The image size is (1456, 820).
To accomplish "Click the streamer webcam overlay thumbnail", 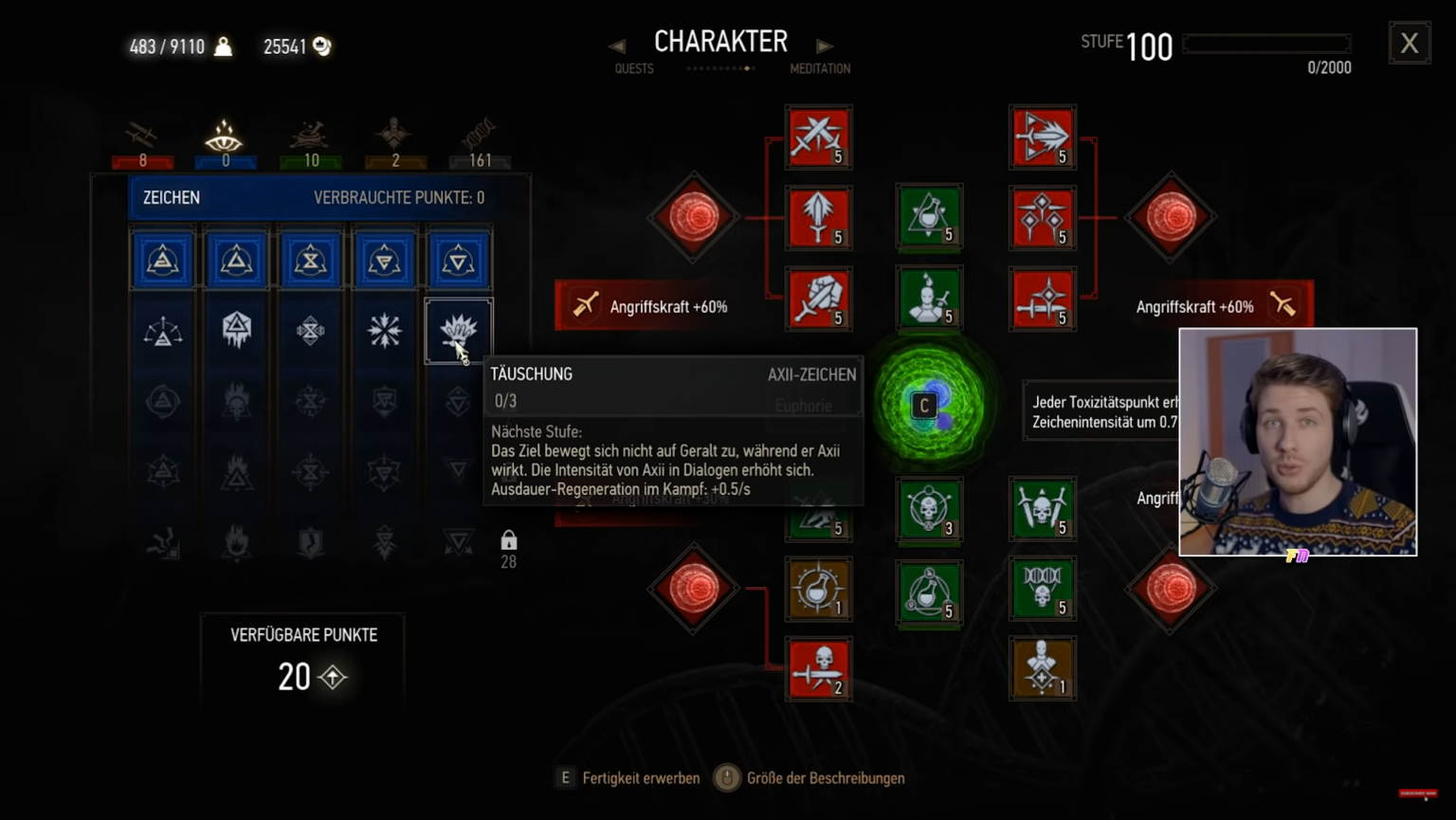I will 1301,442.
